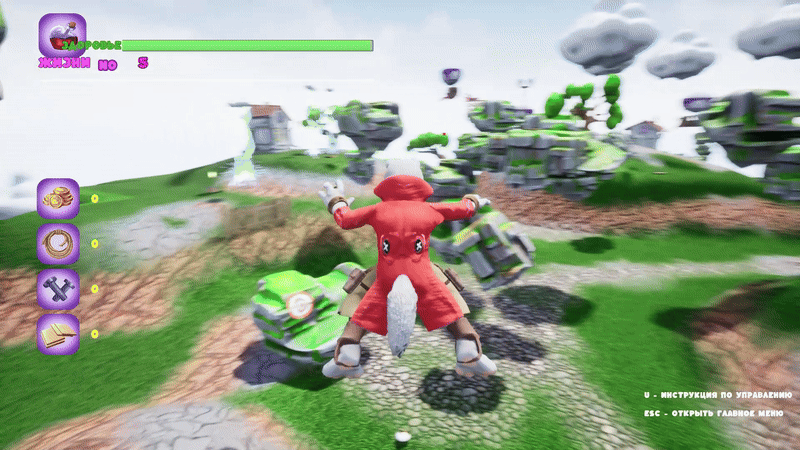The image size is (800, 450).
Task: Select the metal bolts icon
Action: (58, 288)
